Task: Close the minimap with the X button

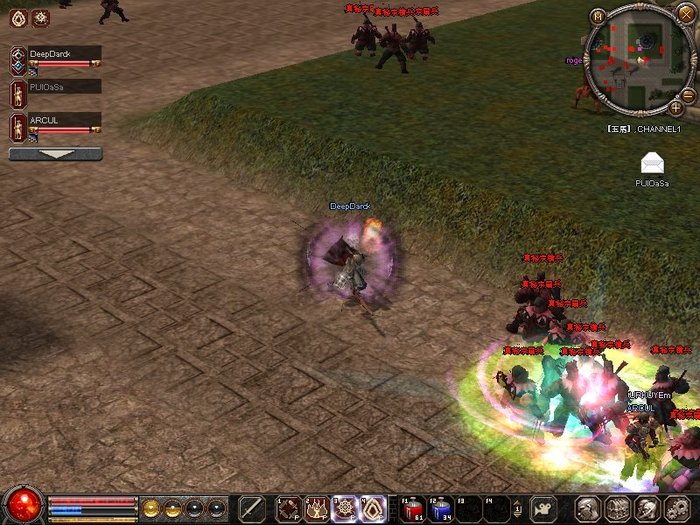Action: point(685,13)
